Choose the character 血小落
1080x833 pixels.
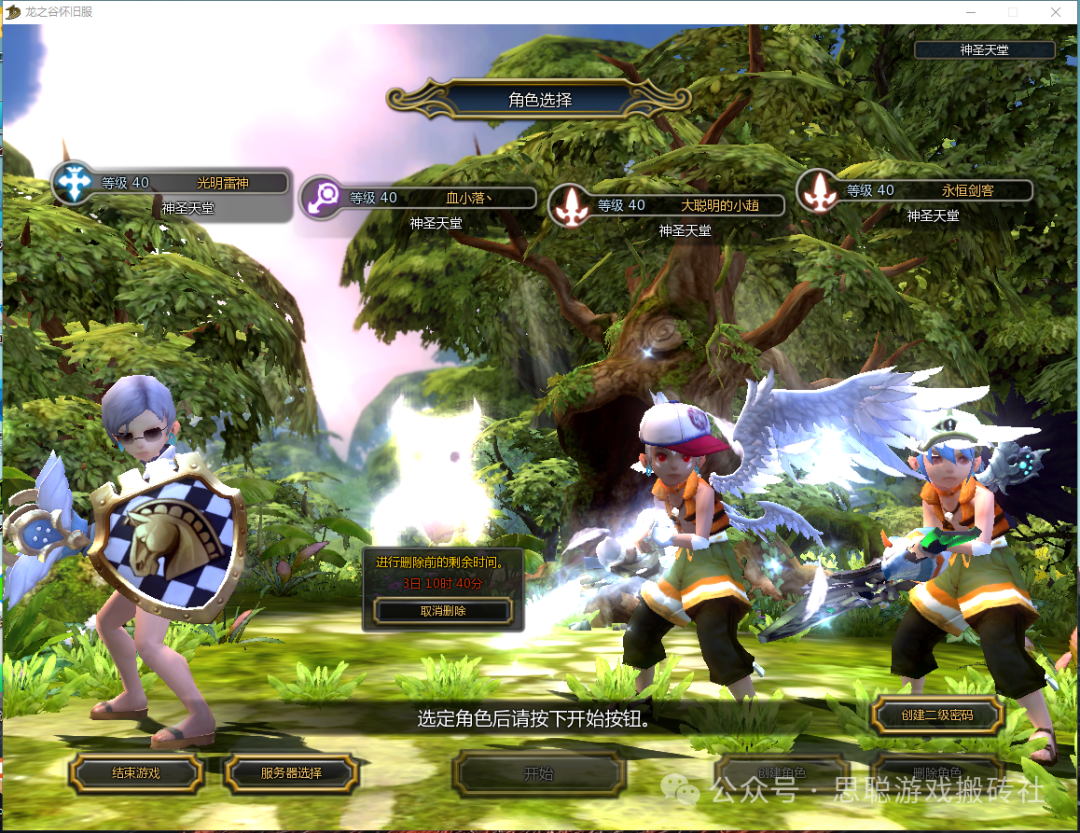click(420, 198)
